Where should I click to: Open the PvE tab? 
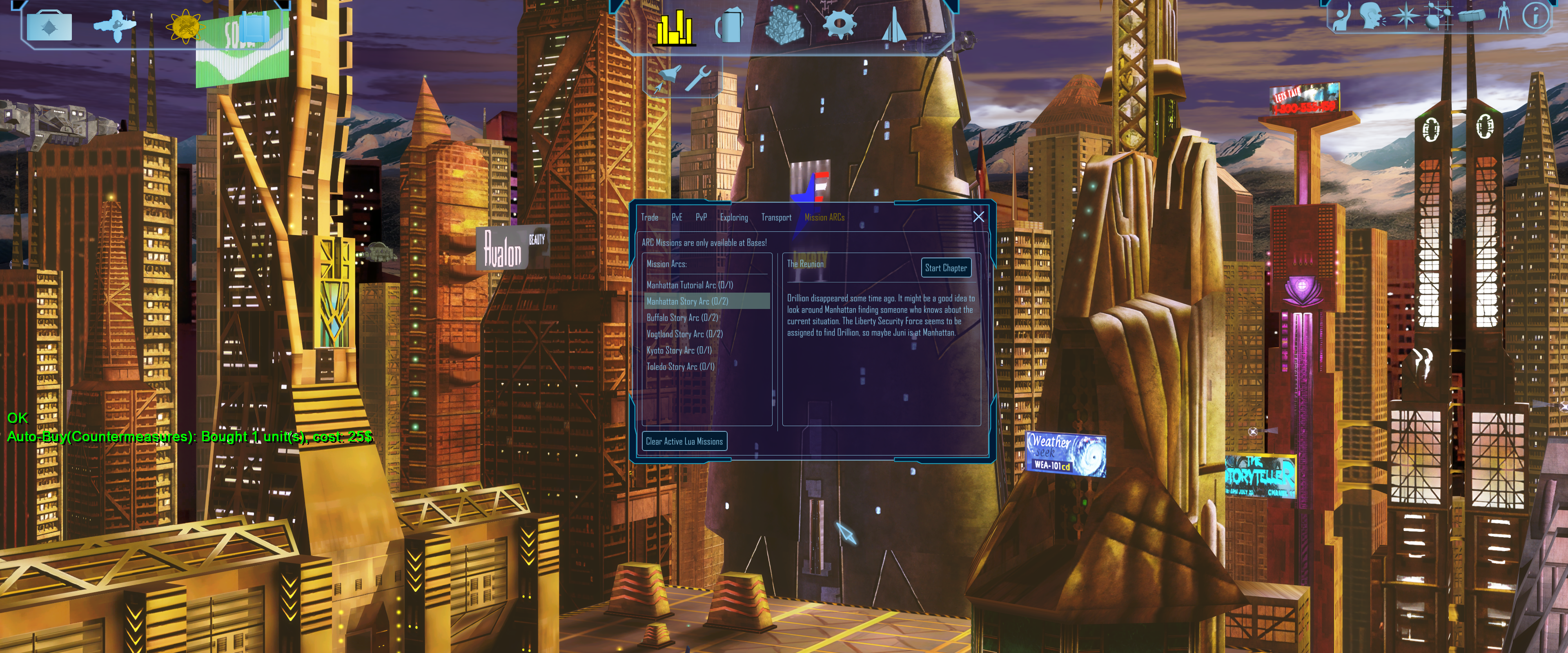pyautogui.click(x=676, y=217)
